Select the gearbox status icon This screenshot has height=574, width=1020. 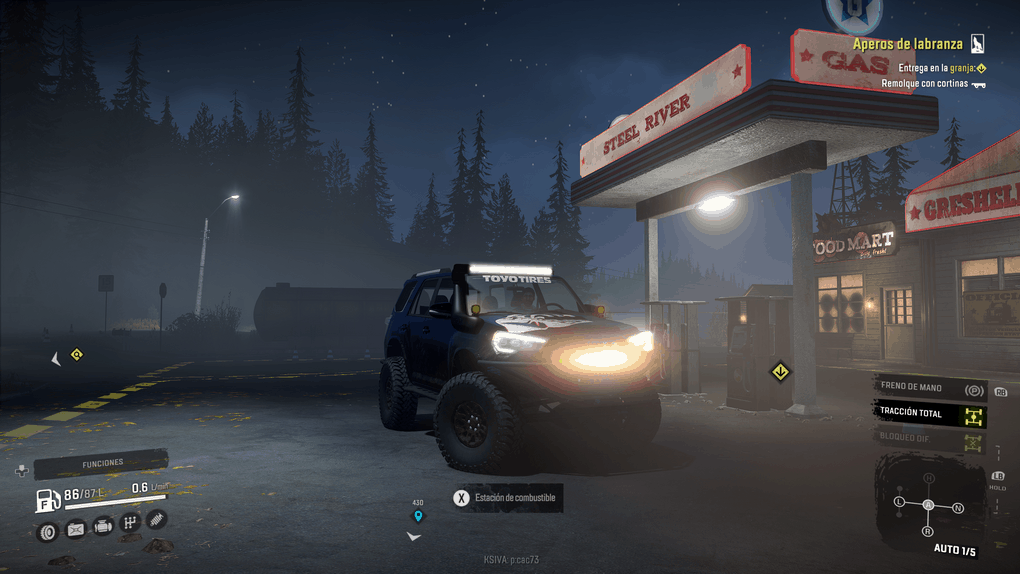(130, 522)
